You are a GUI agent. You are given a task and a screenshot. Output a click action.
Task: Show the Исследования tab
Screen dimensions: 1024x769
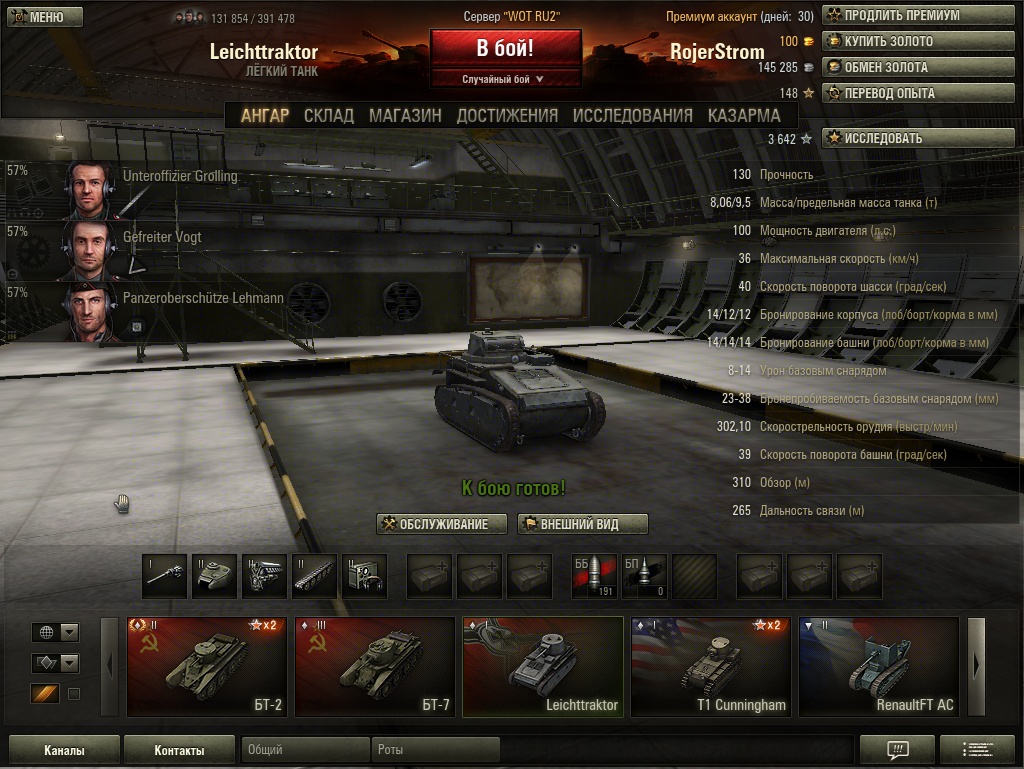pyautogui.click(x=632, y=115)
